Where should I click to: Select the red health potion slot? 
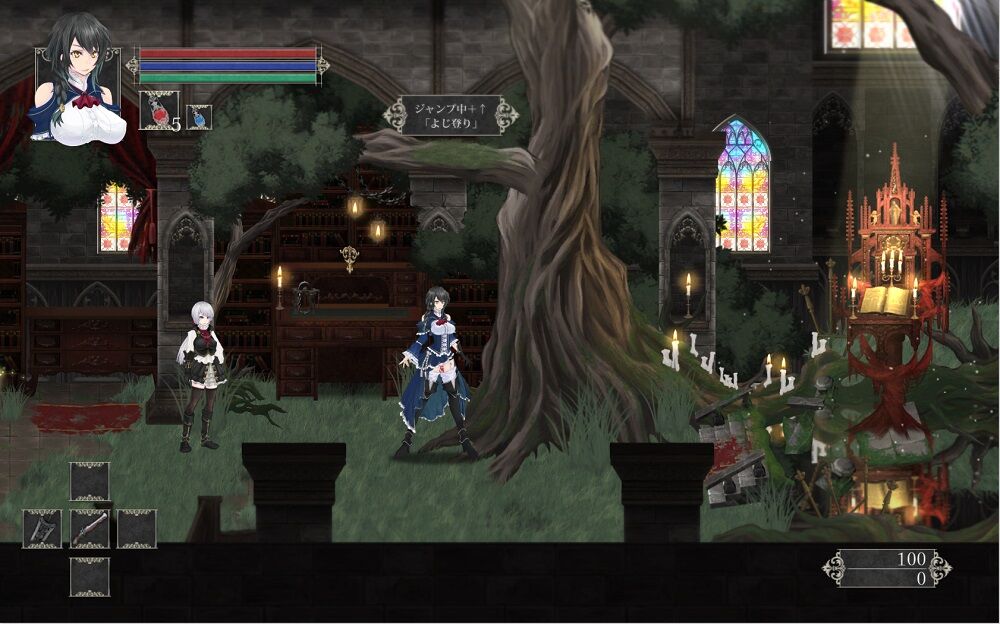[158, 110]
